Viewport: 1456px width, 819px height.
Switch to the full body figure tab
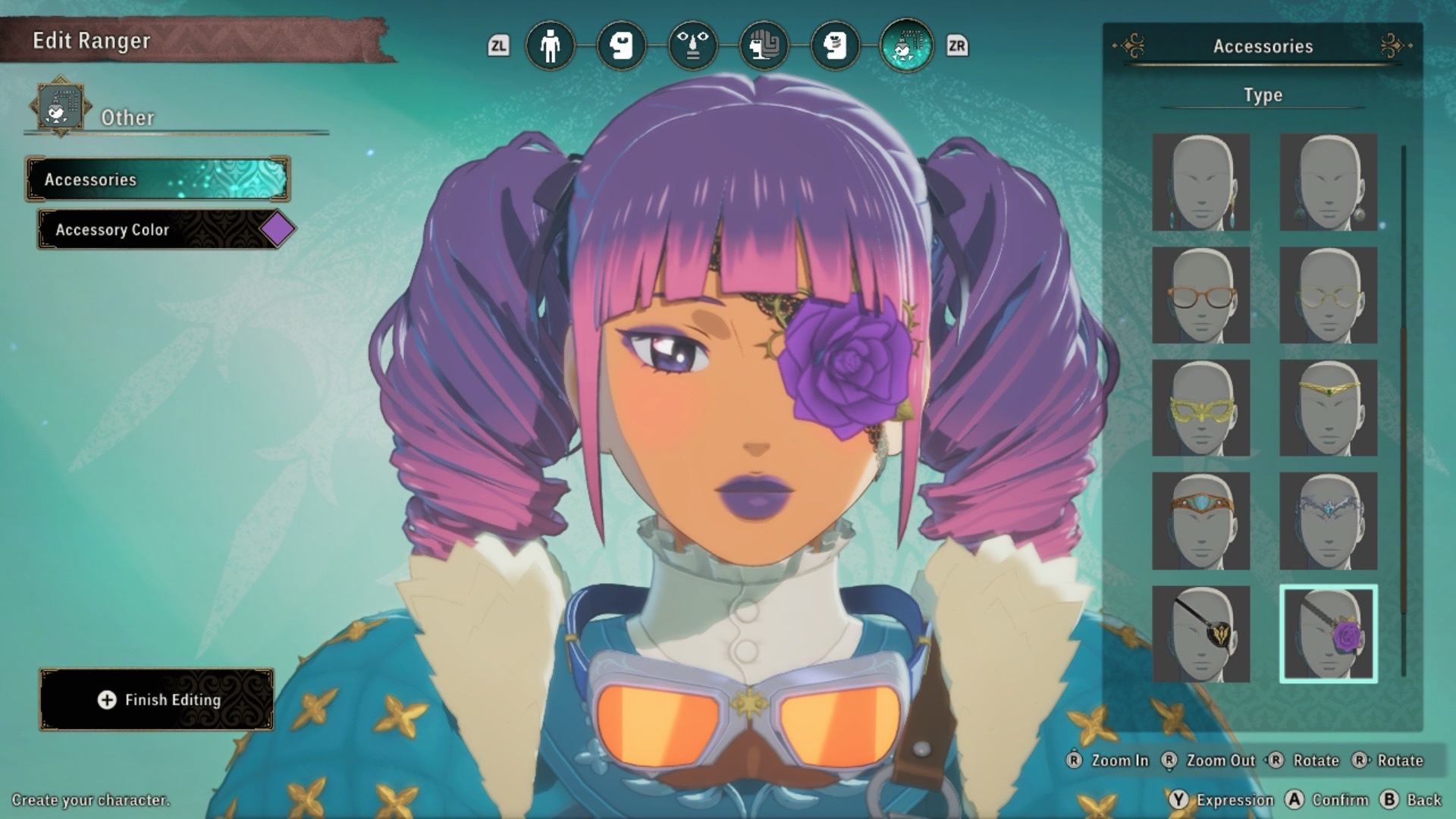coord(550,46)
